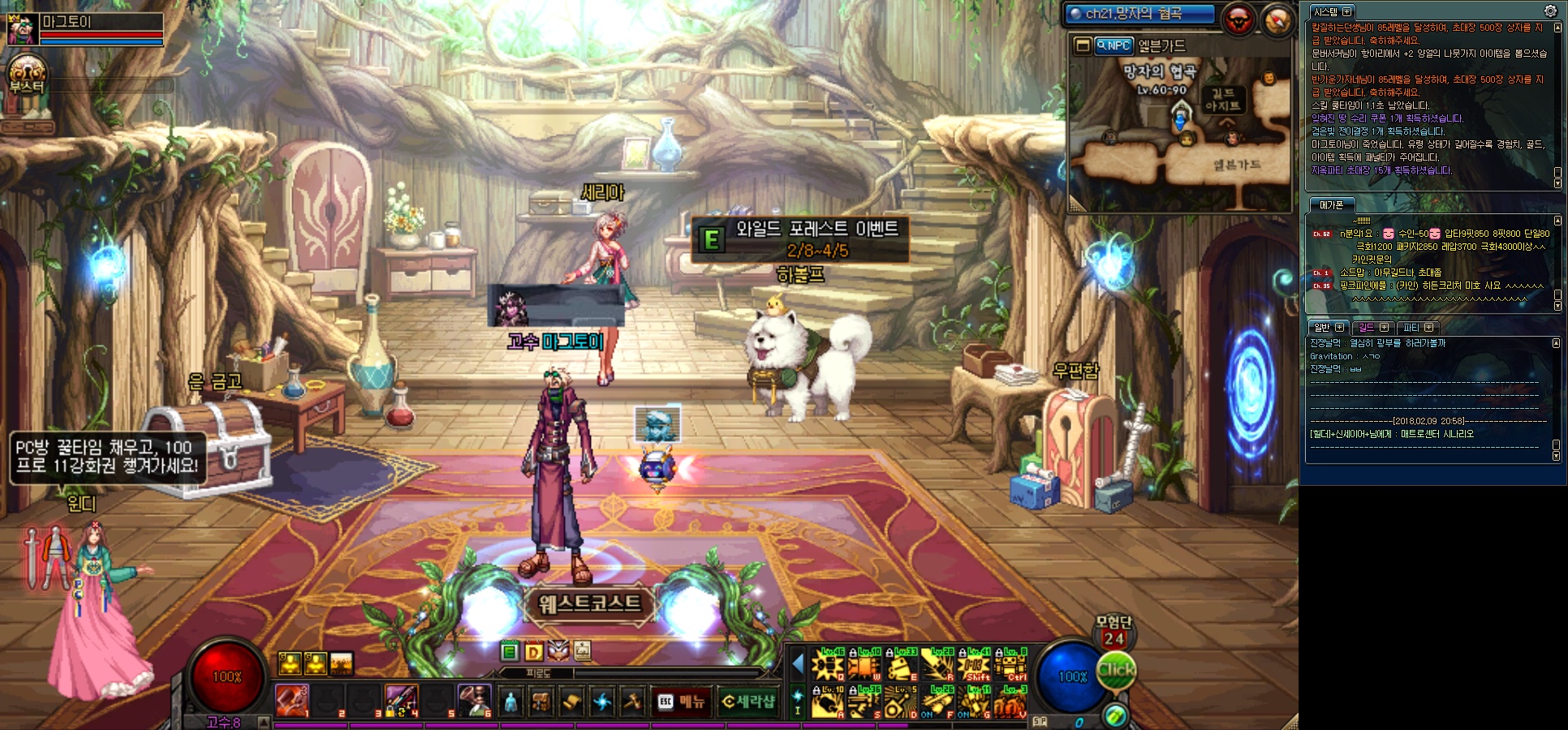
Task: Click the compass icon above the minimap
Action: (1277, 20)
